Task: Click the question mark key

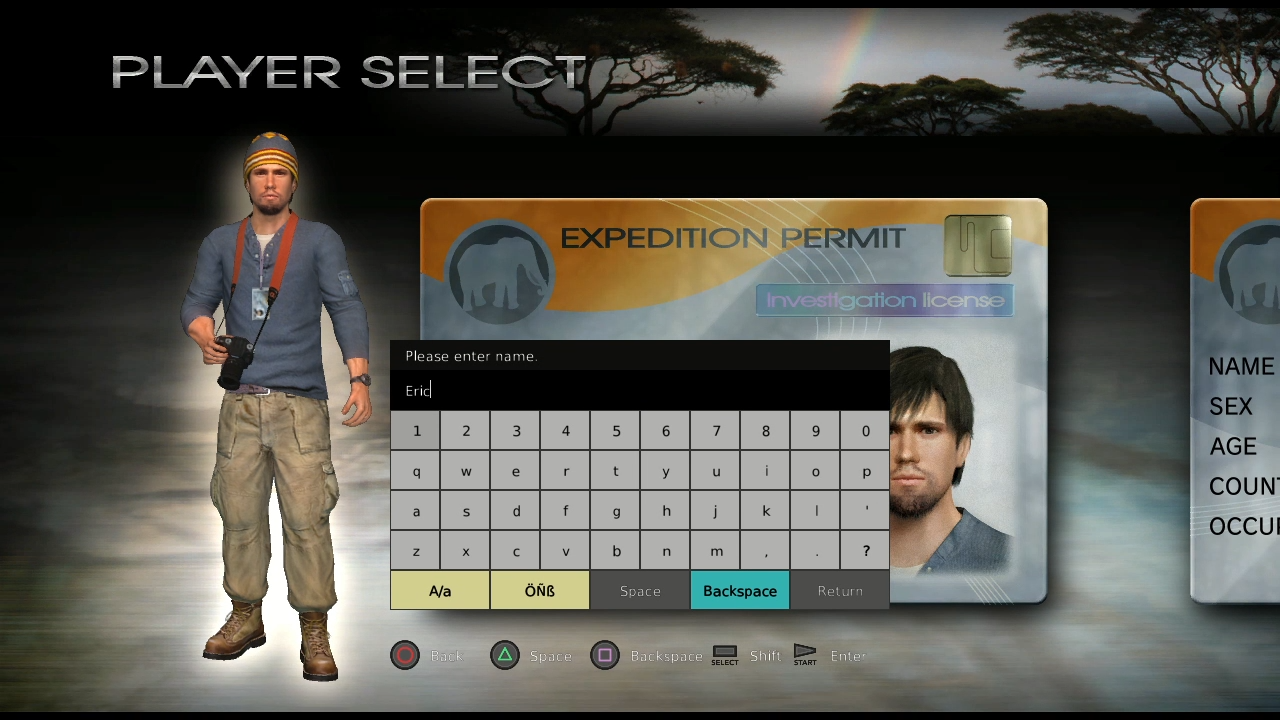Action: click(866, 551)
